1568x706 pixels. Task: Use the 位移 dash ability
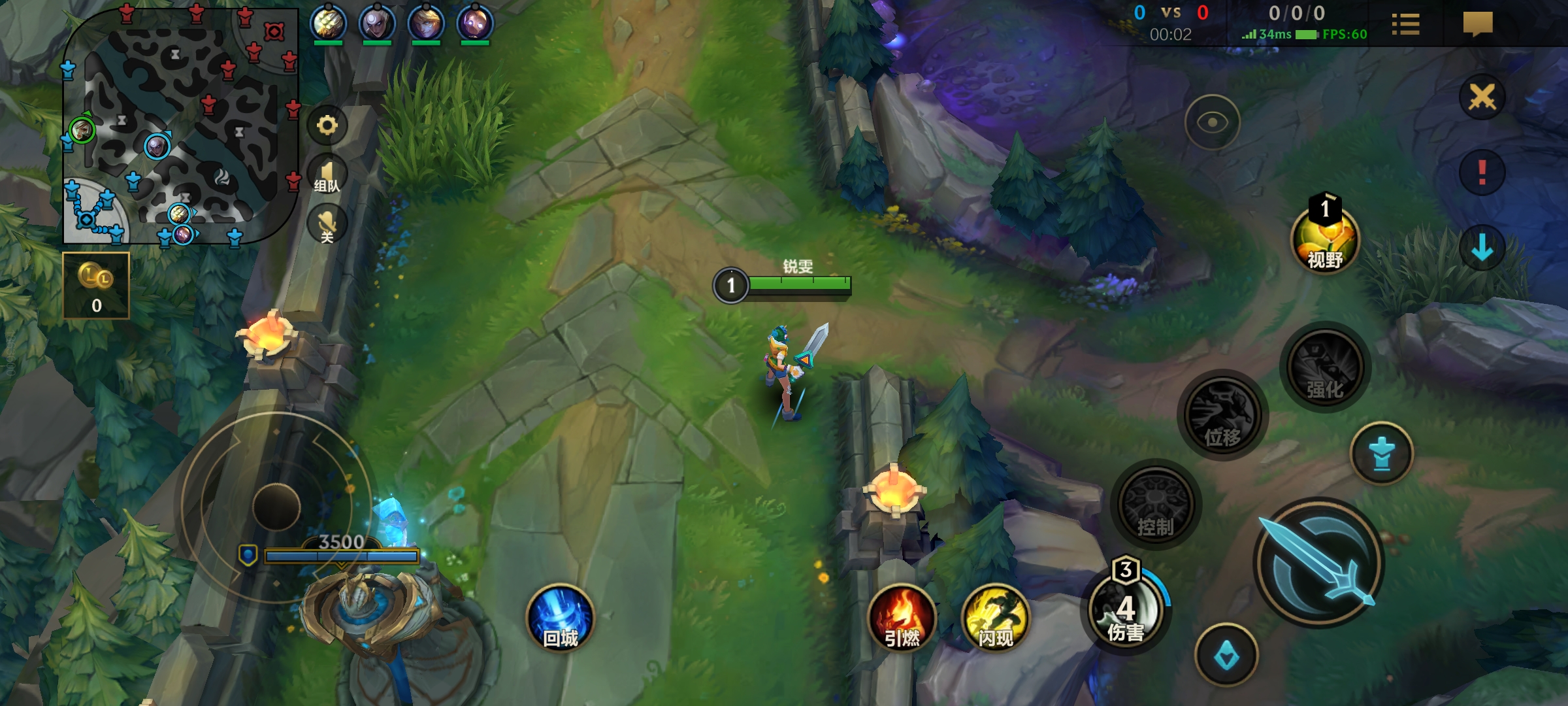[x=1222, y=415]
